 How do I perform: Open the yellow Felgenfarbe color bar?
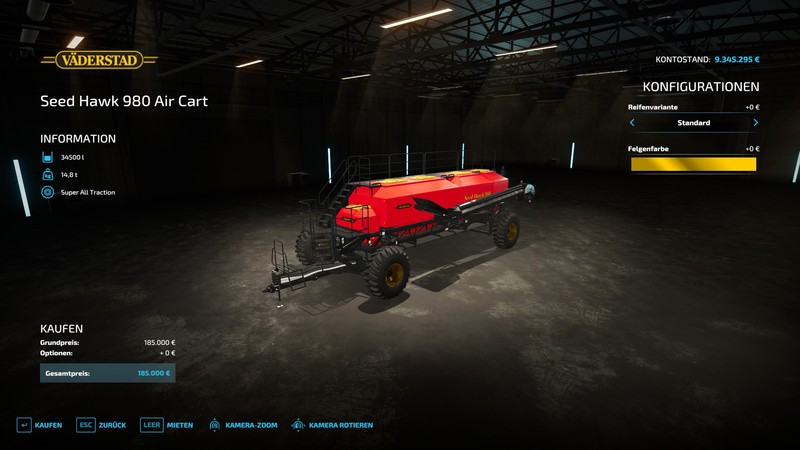(x=693, y=164)
